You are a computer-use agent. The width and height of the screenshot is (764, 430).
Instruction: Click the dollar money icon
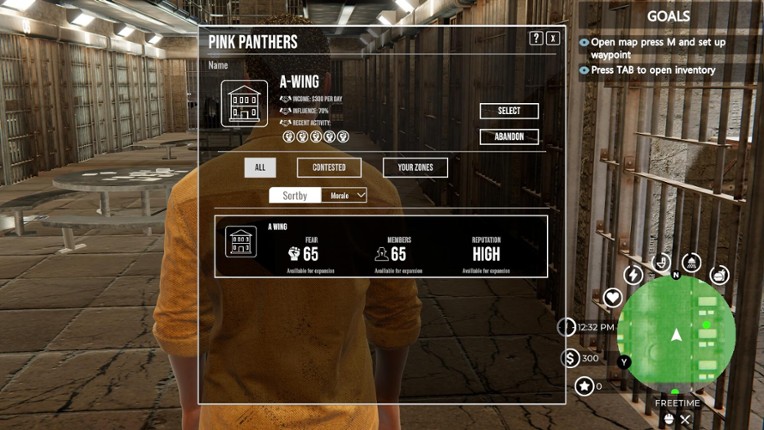pyautogui.click(x=570, y=358)
